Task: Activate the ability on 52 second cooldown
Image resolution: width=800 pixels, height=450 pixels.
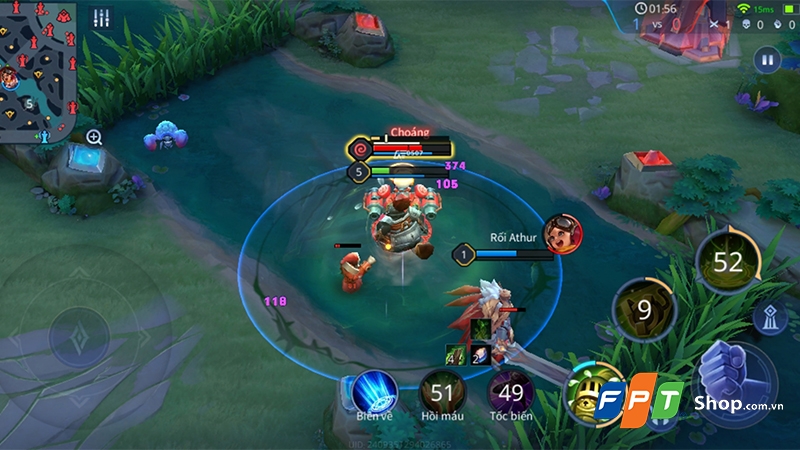Action: coord(728,262)
